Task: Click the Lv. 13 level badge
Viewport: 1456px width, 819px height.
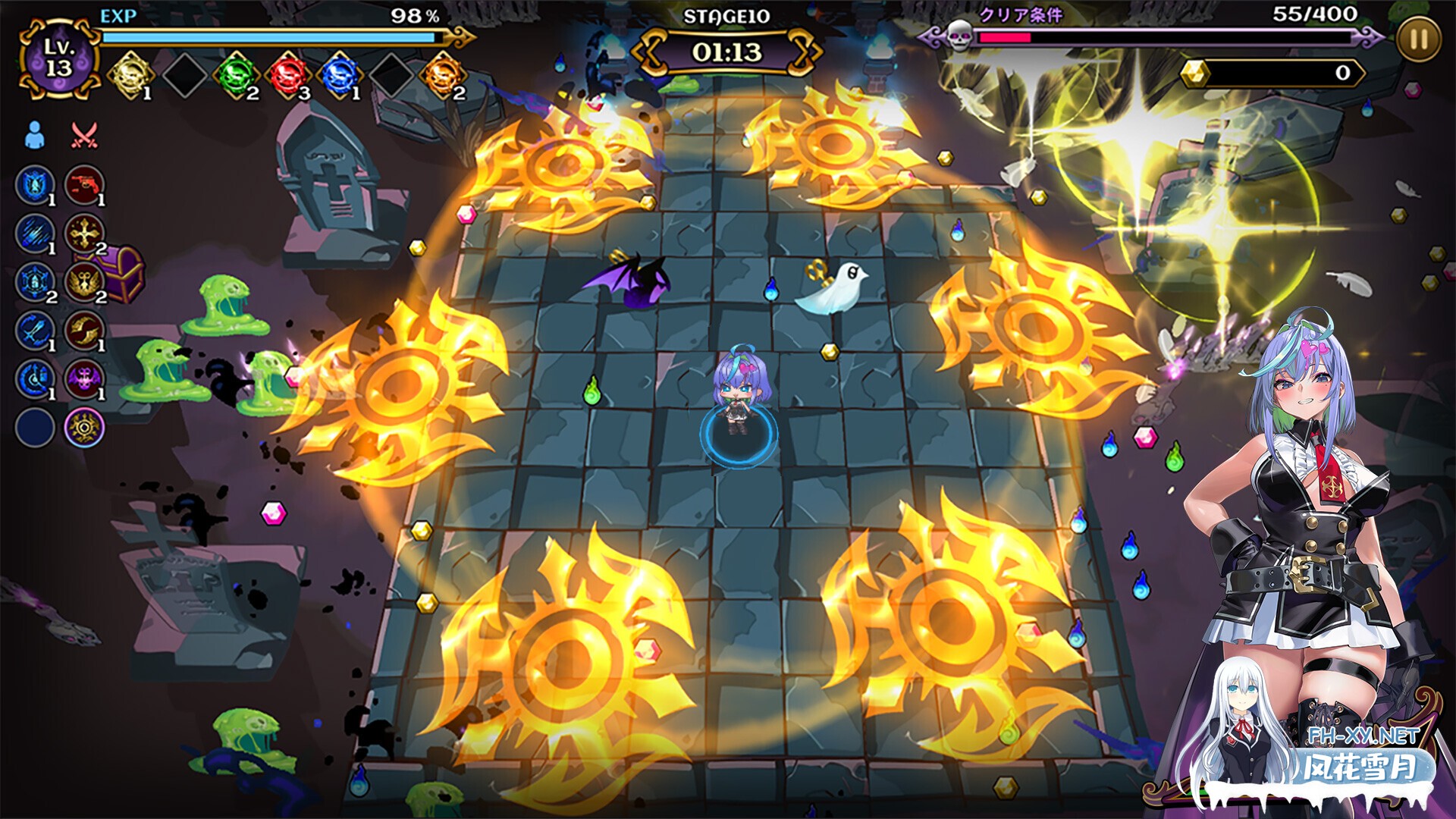Action: [x=58, y=58]
